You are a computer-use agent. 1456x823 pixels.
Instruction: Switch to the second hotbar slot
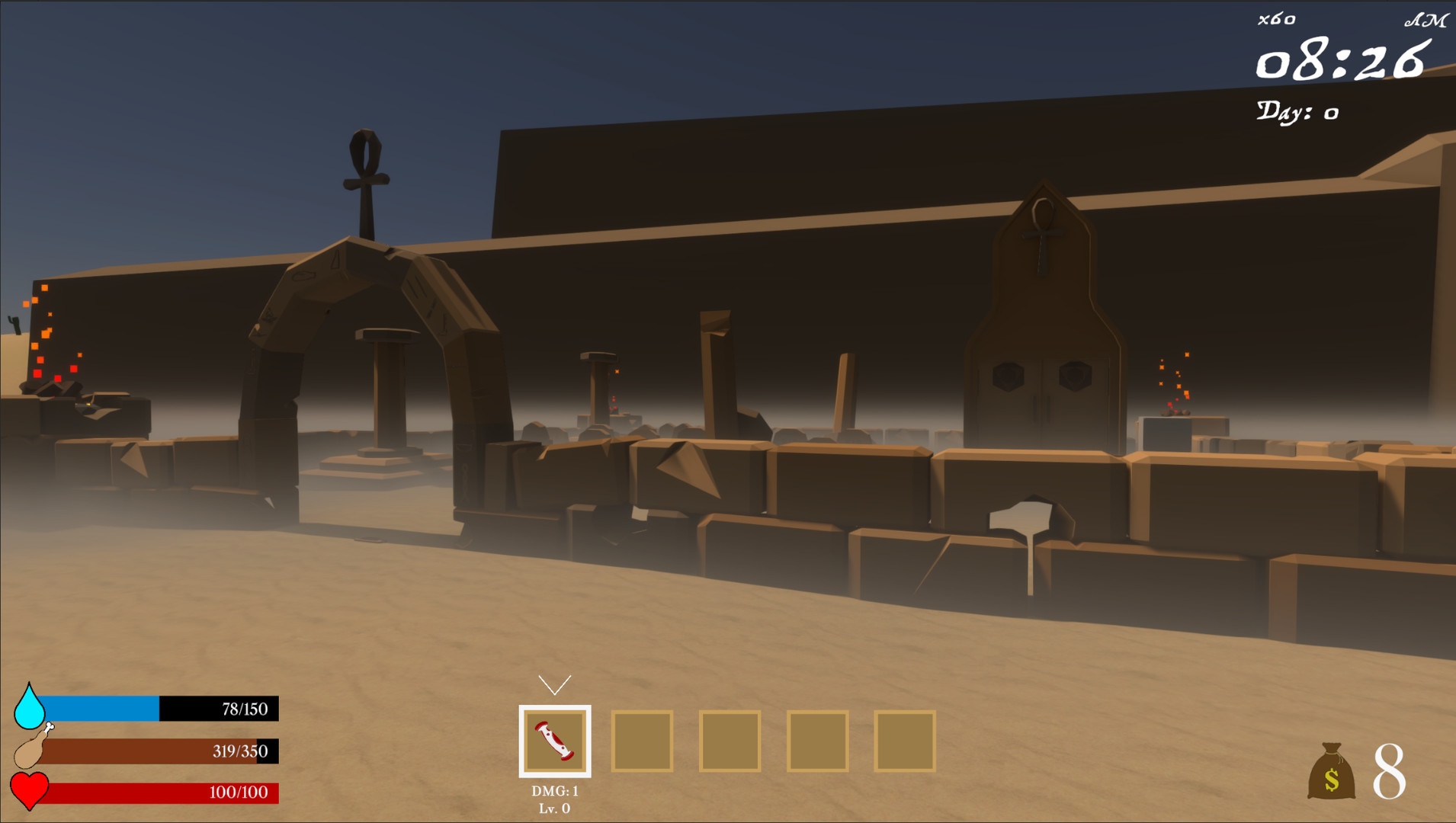641,741
